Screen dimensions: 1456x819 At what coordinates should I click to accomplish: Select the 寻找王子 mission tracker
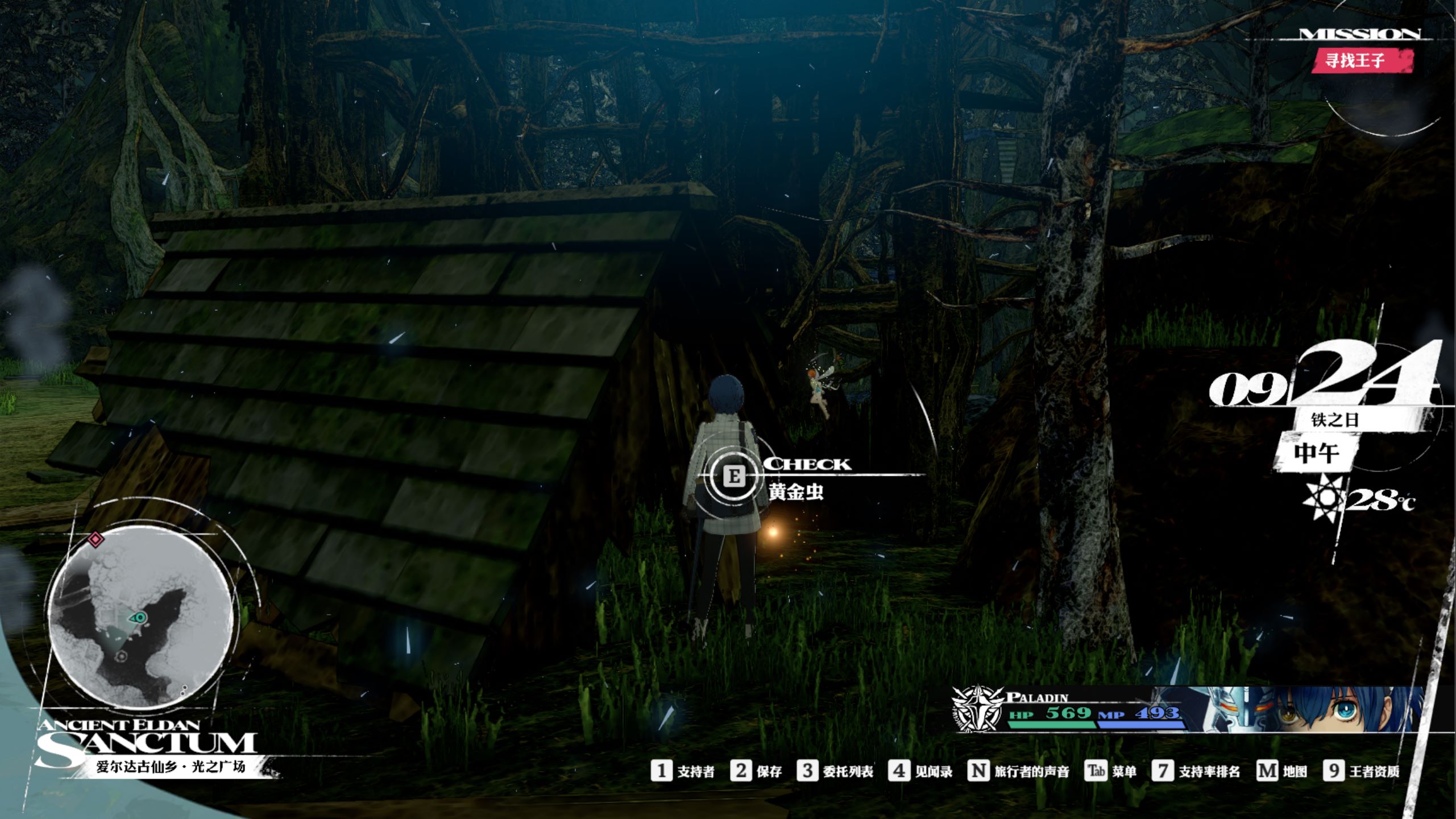pyautogui.click(x=1362, y=60)
